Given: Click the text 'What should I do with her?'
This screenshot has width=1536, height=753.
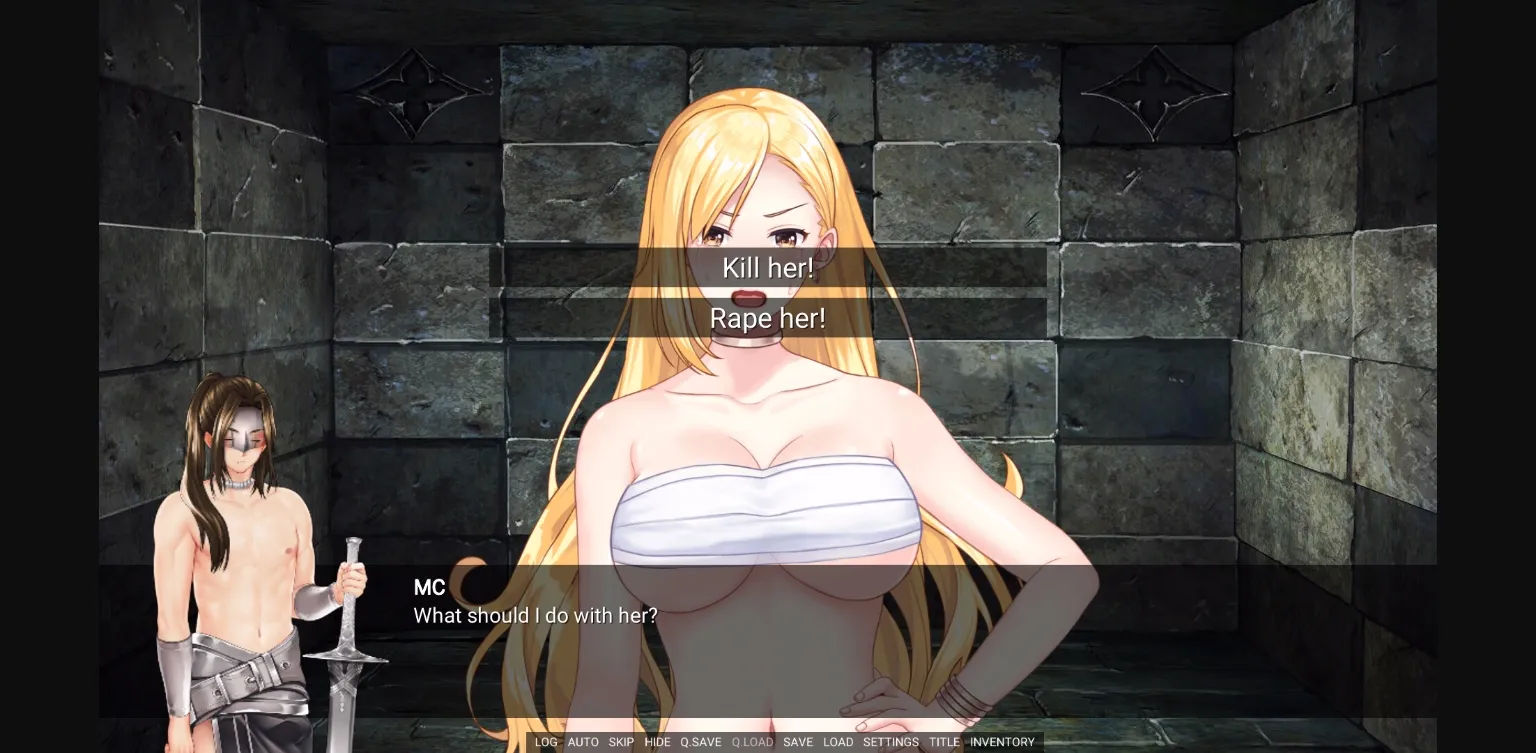Looking at the screenshot, I should click(538, 616).
